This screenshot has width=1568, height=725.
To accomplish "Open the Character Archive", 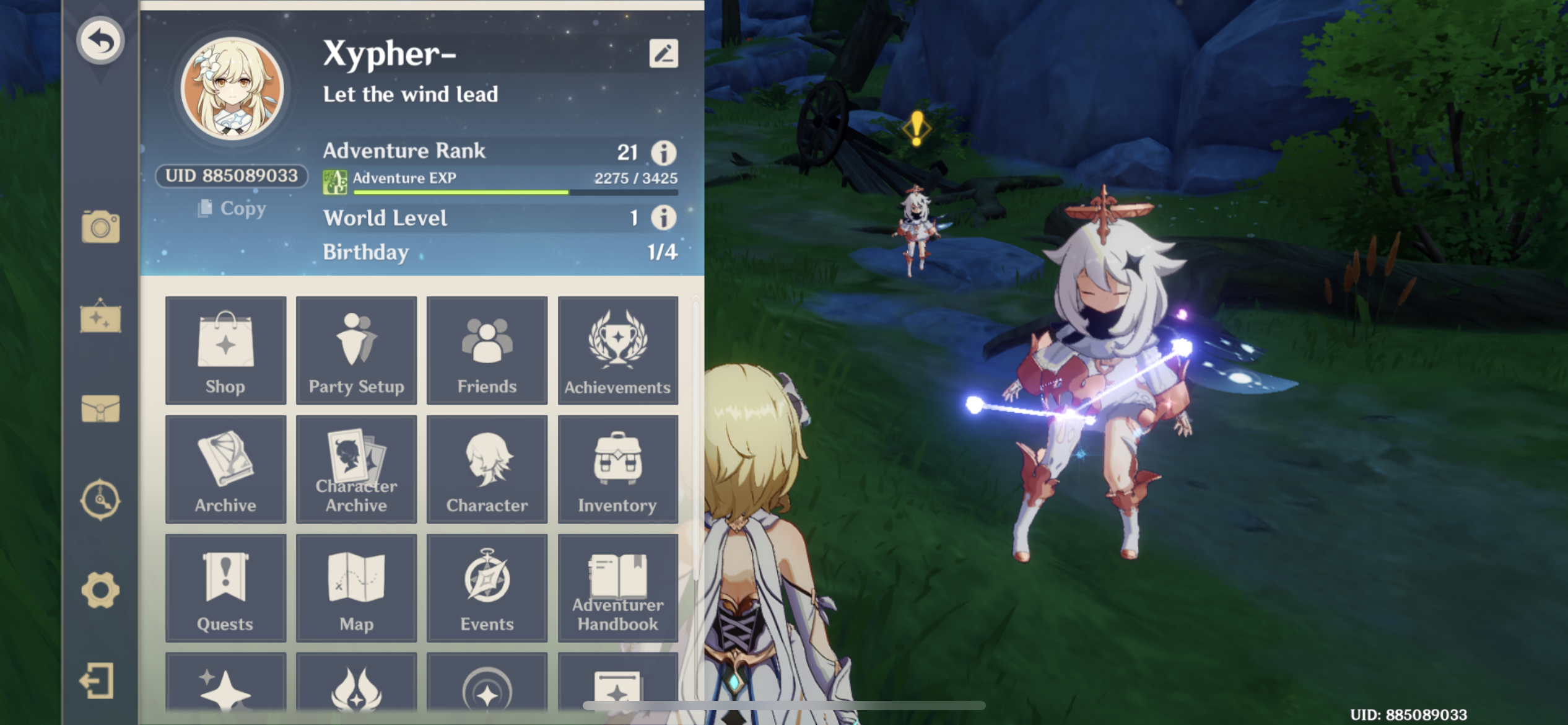I will [x=356, y=469].
